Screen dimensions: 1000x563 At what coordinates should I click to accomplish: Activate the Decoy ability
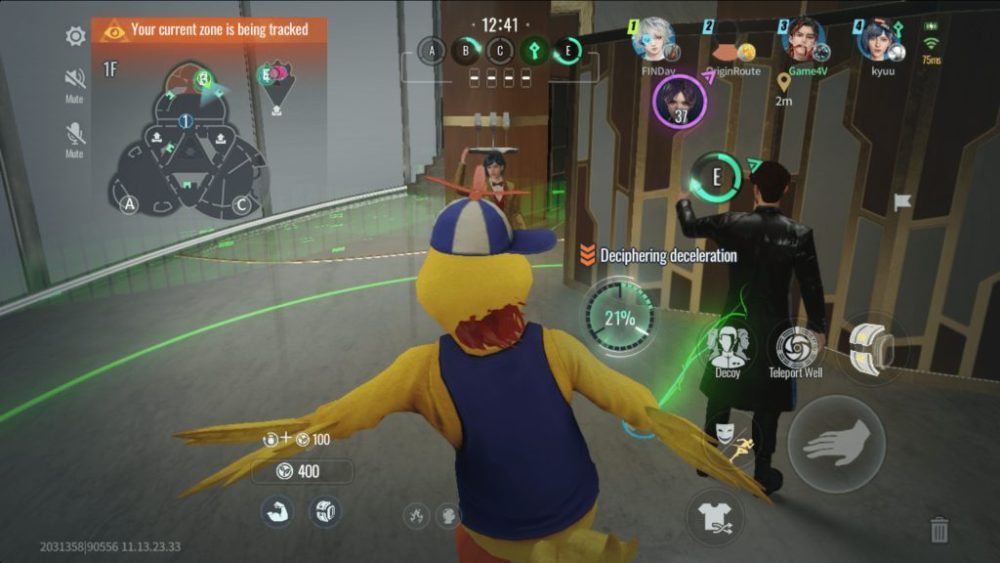click(x=728, y=347)
